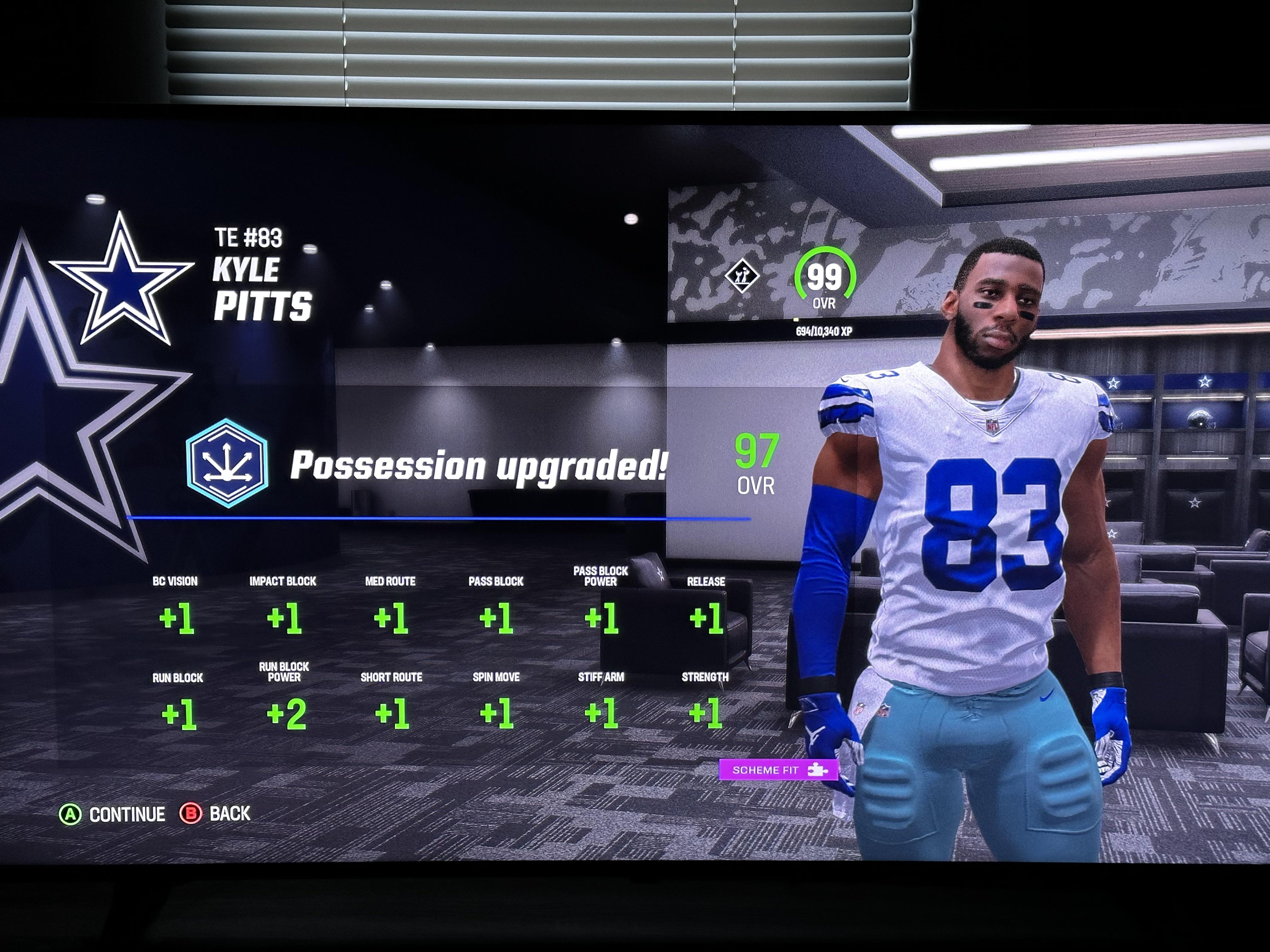Click the superstar dev trait diamond icon
The height and width of the screenshot is (952, 1270).
coord(742,277)
